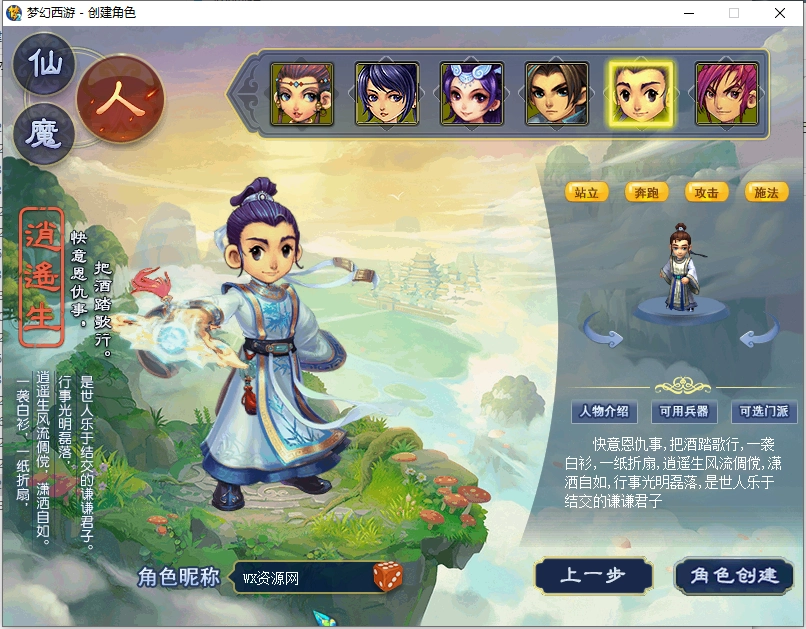Viewport: 806px width, 629px height.
Task: Select the 仙 (Immortal) race orb
Action: click(x=44, y=66)
